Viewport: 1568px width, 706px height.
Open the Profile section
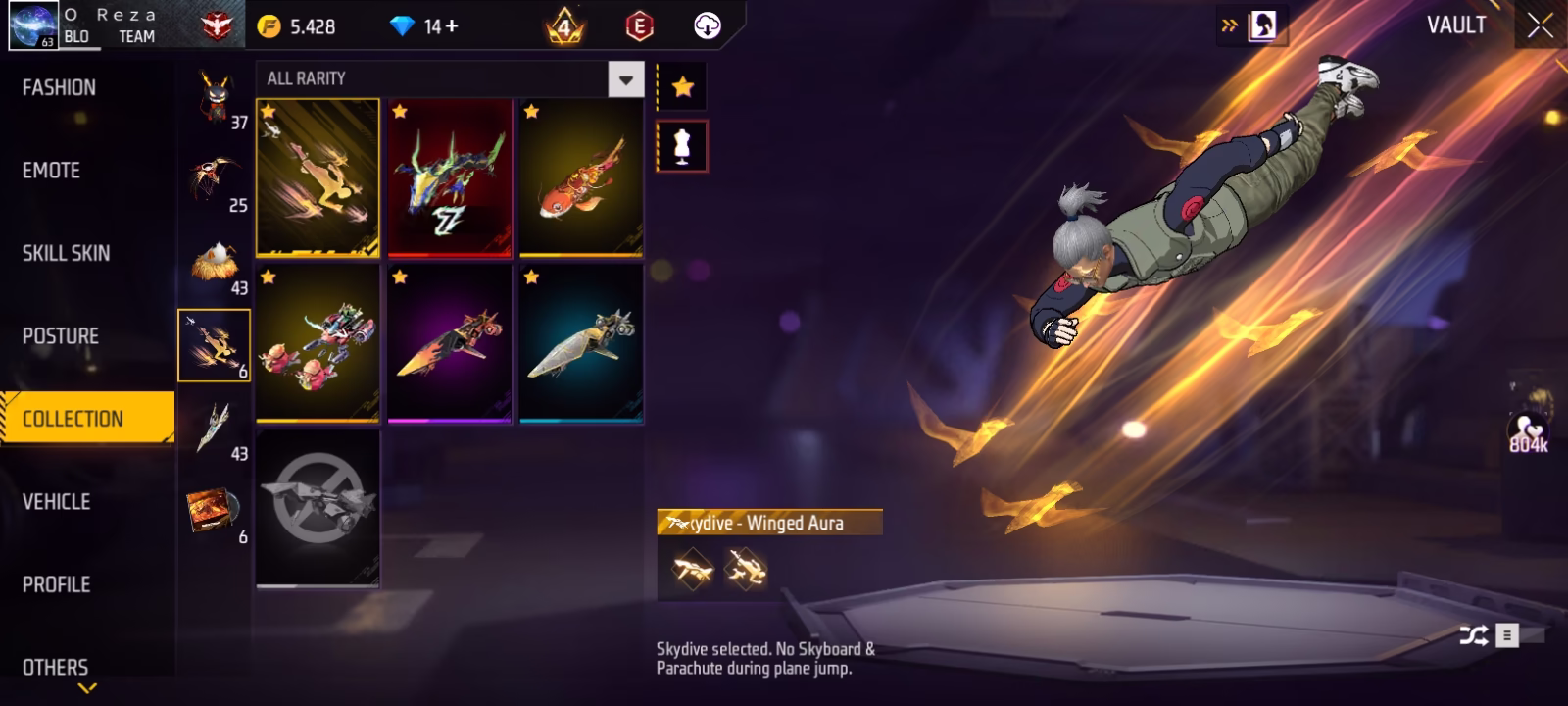tap(57, 584)
